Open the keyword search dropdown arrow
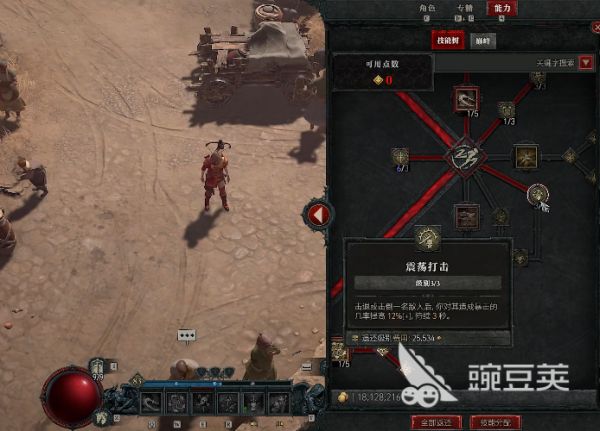Image resolution: width=600 pixels, height=431 pixels. 586,62
